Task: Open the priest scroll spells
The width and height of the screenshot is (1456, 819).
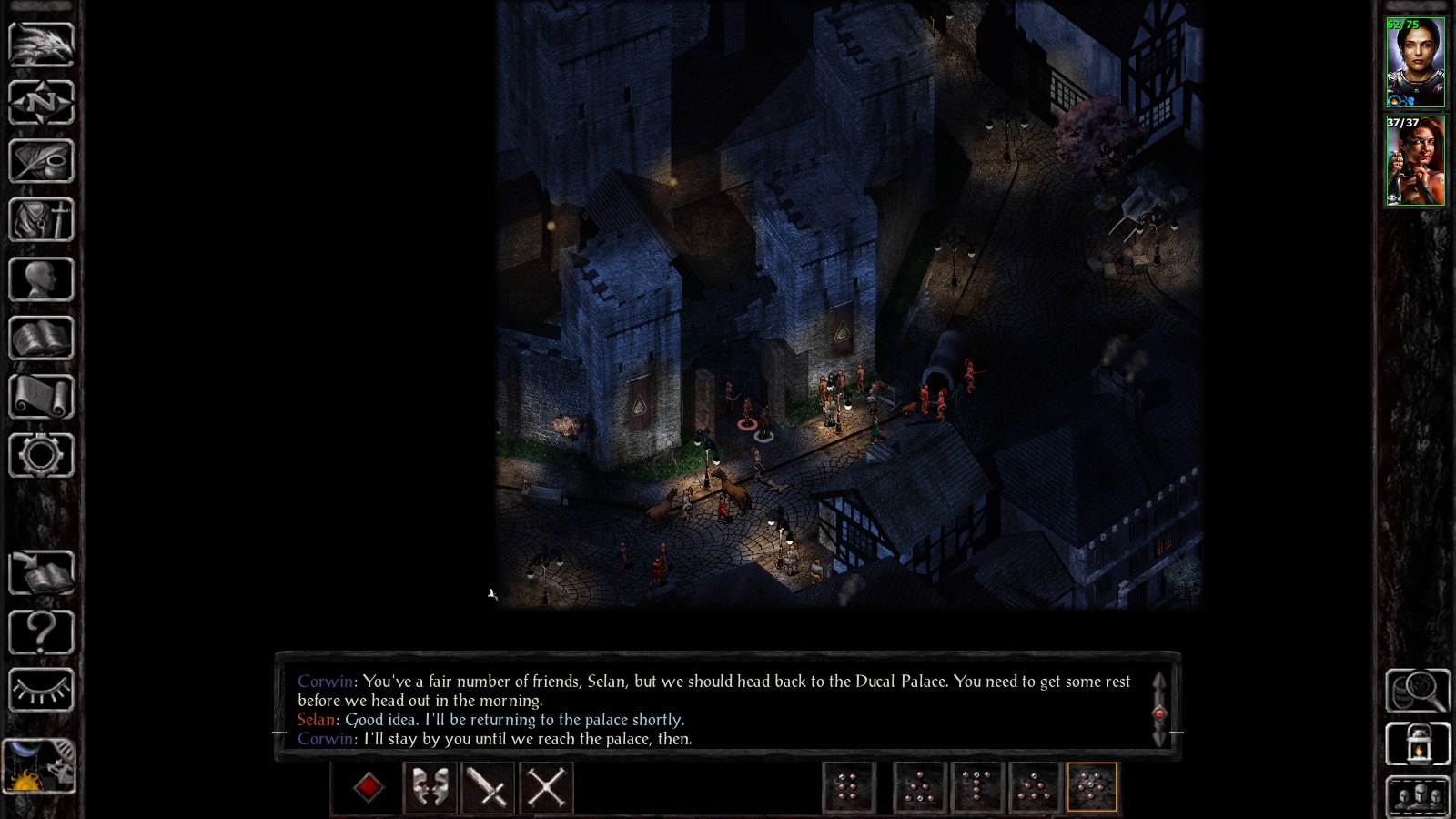Action: pyautogui.click(x=41, y=398)
